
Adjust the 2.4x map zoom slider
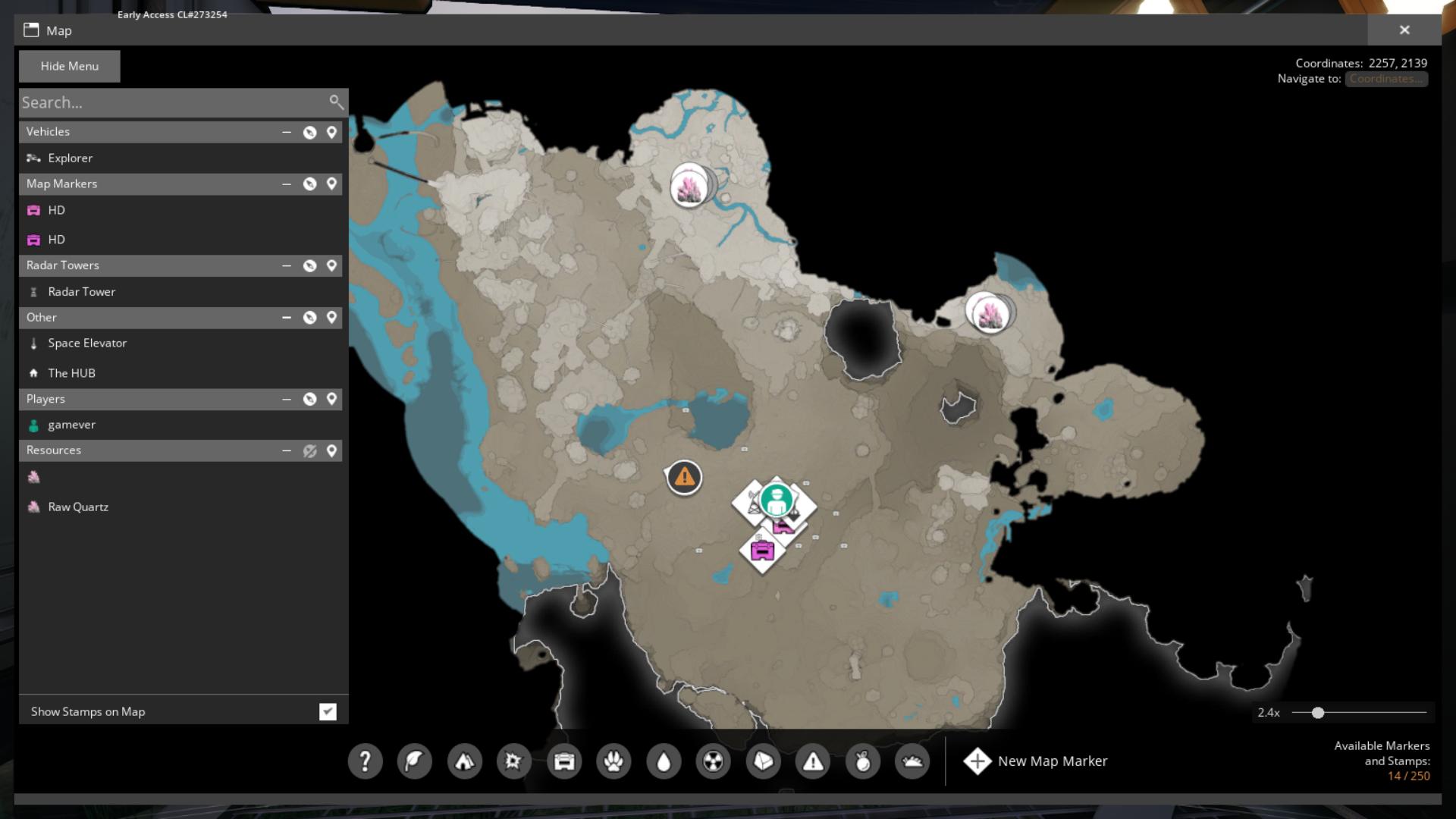[1318, 712]
